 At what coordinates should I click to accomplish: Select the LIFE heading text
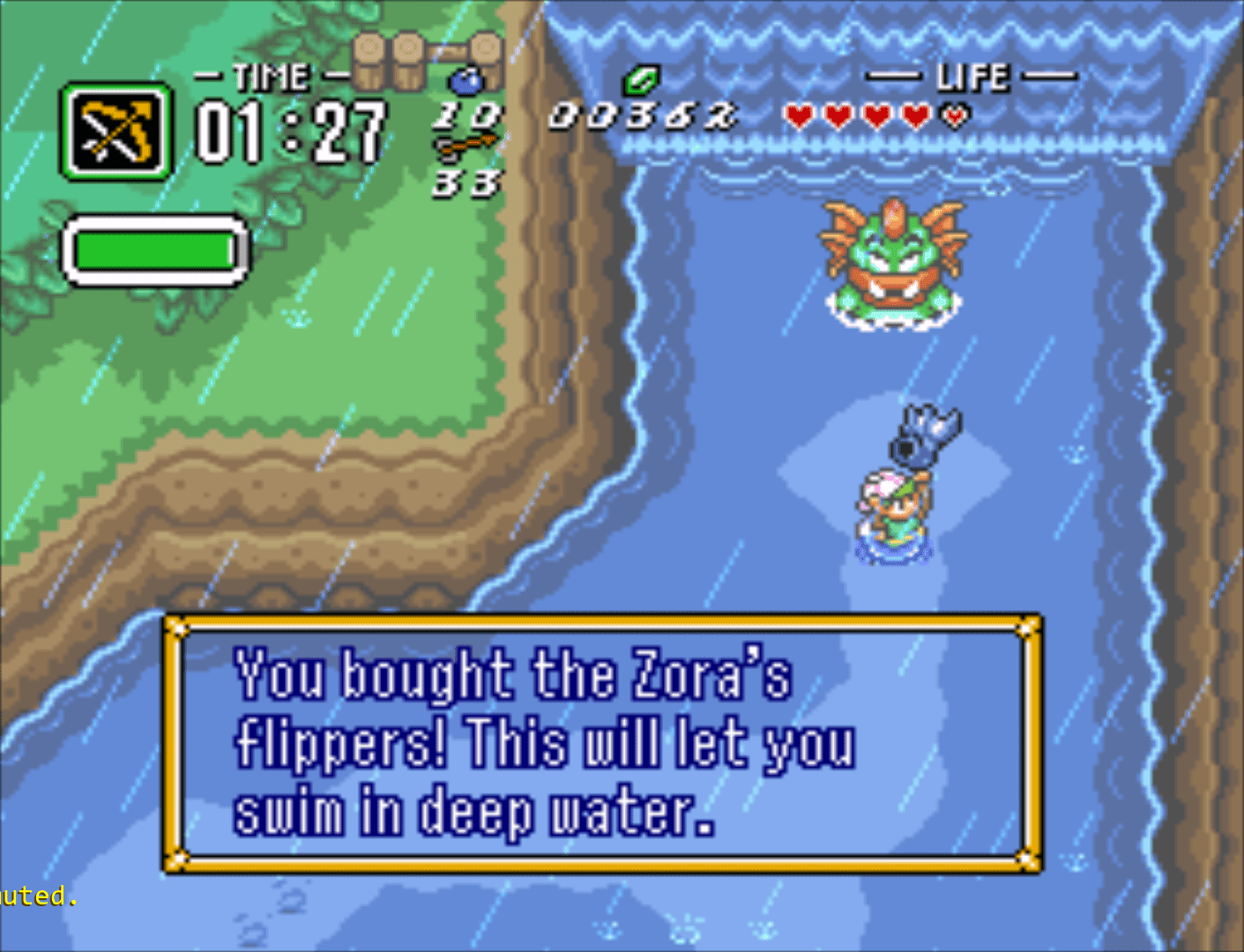pyautogui.click(x=973, y=76)
